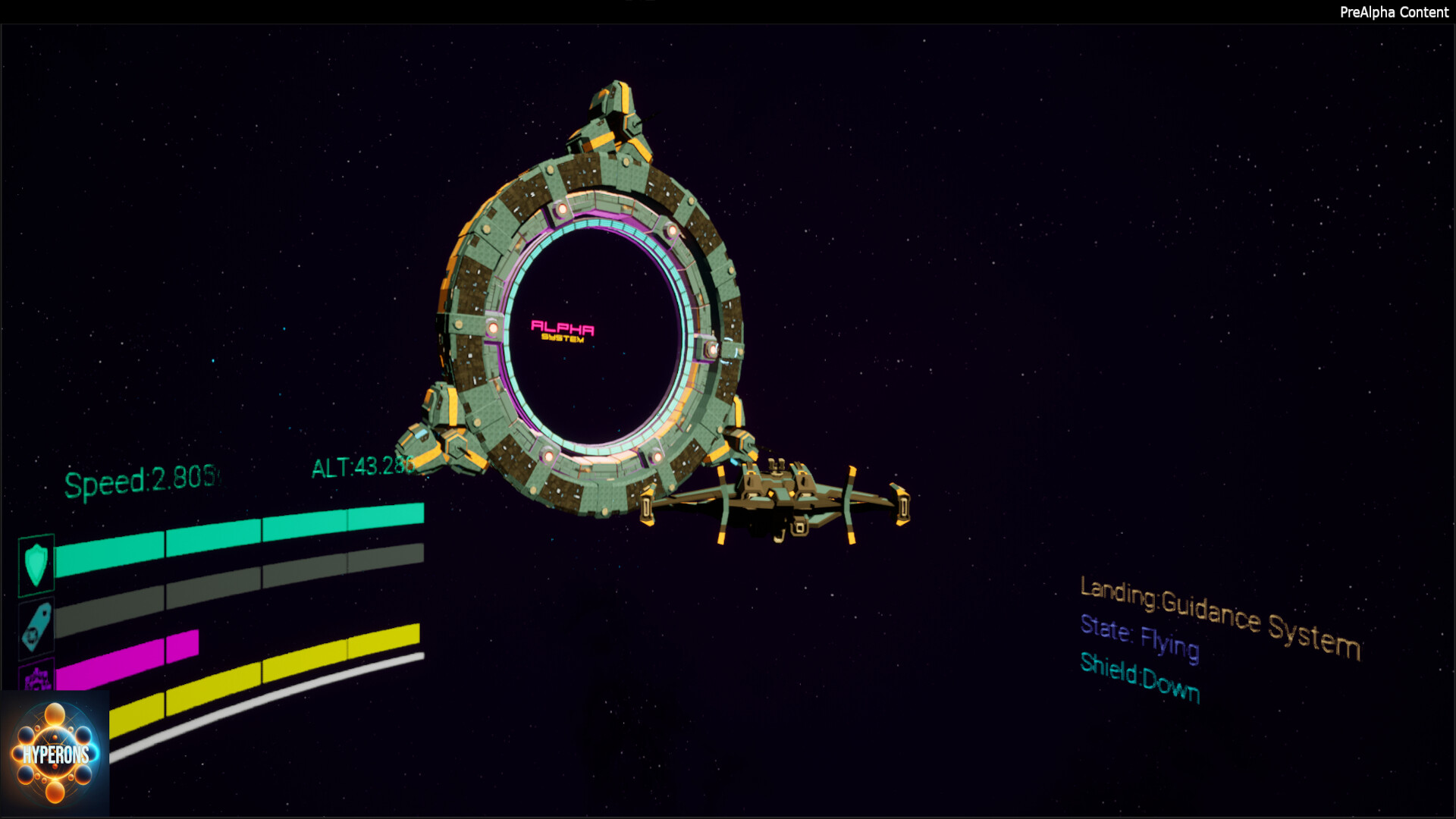
Task: Click the HYPERONS logo emblem
Action: tap(55, 751)
